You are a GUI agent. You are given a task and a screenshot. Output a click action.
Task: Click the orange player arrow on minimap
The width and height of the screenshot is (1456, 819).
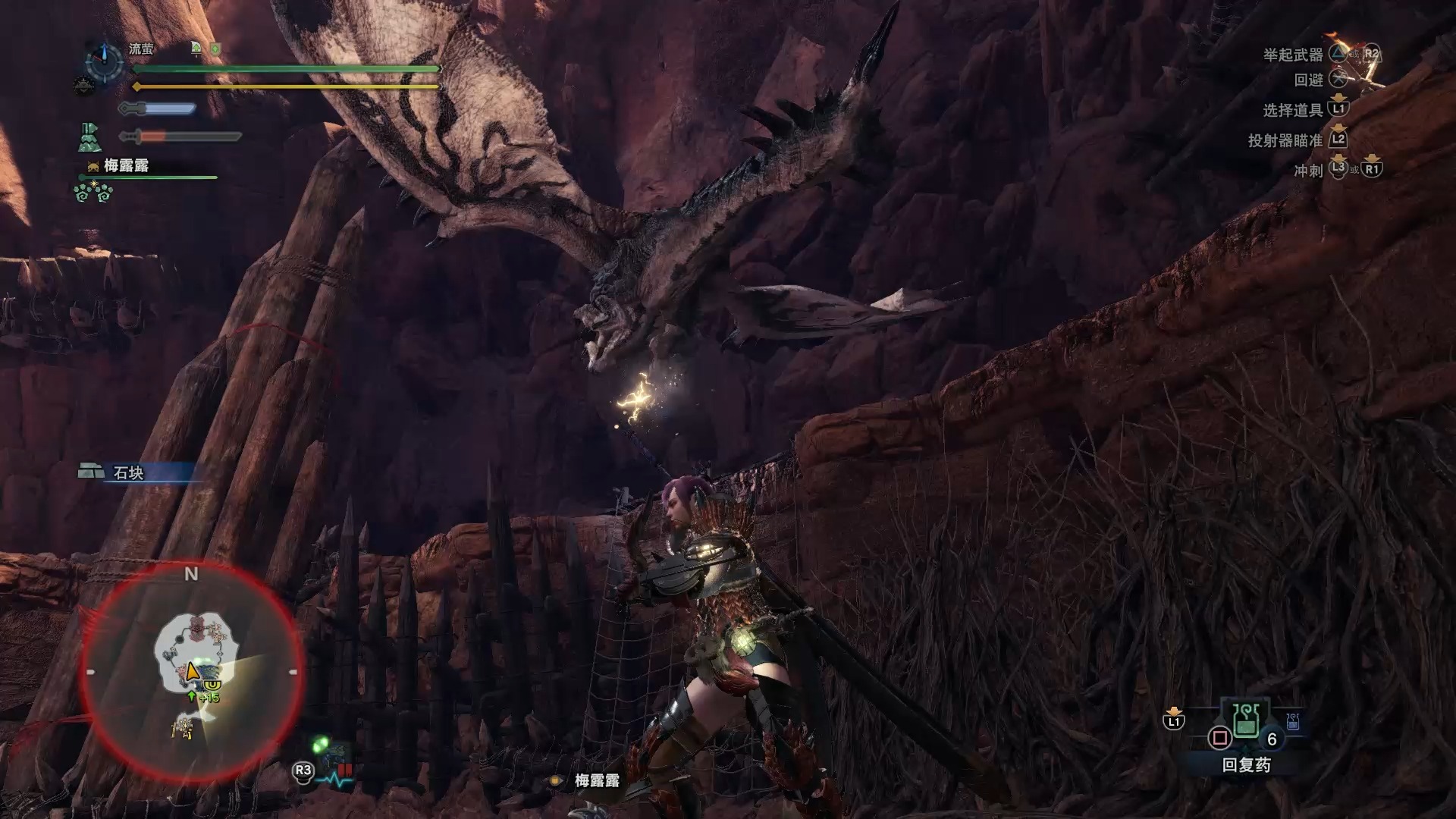tap(192, 671)
